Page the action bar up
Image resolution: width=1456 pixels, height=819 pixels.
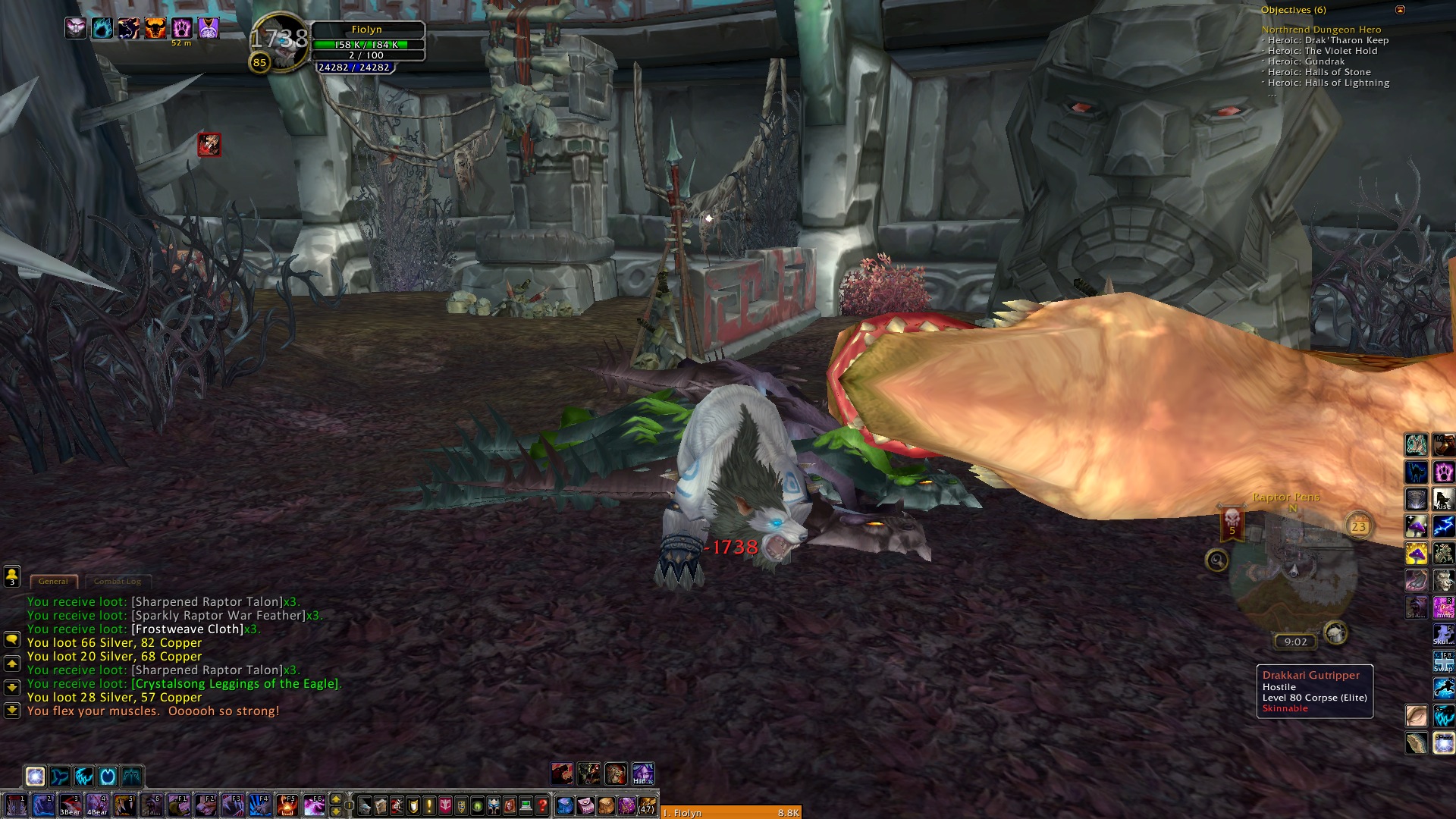tap(336, 799)
